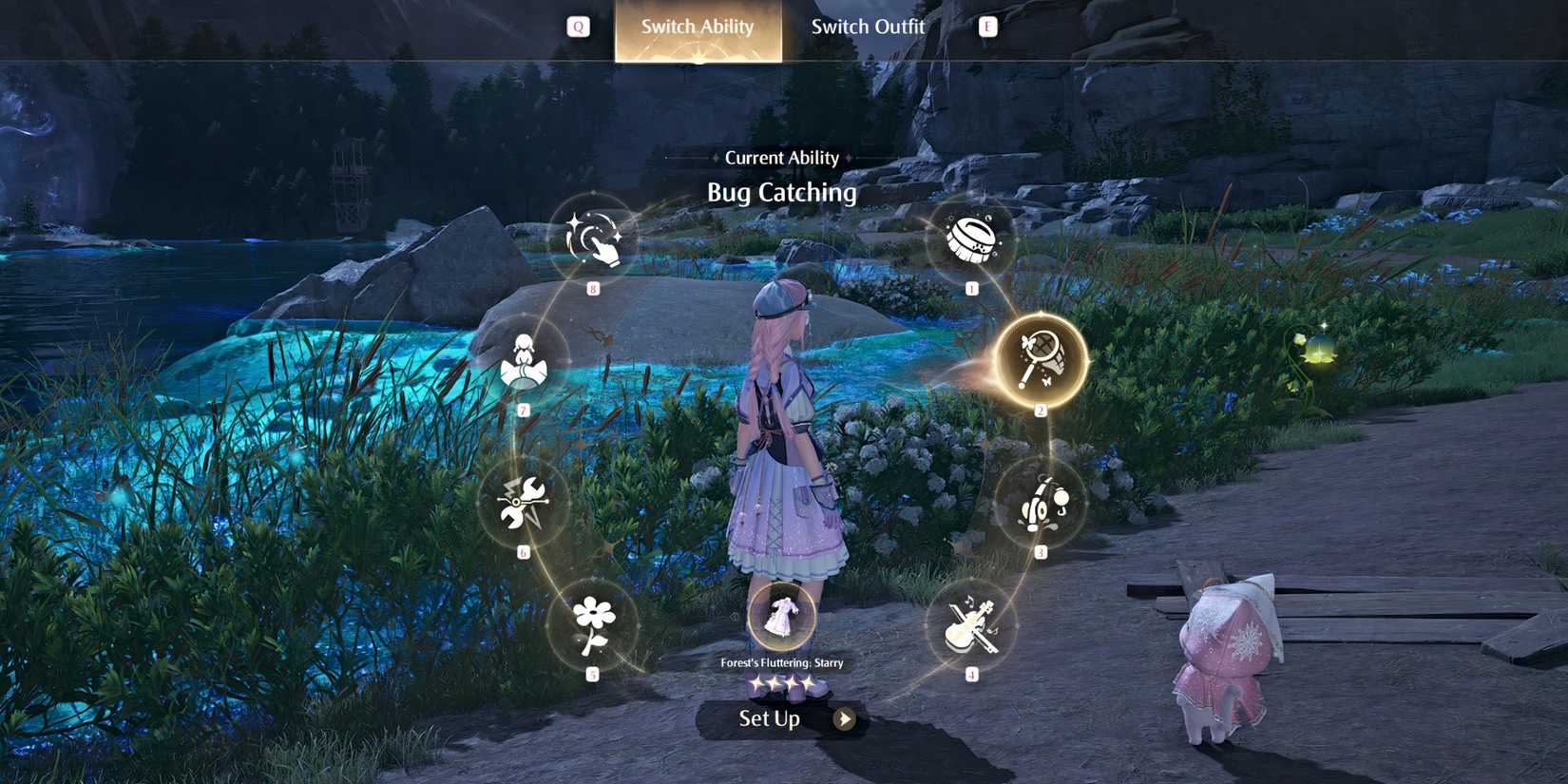The width and height of the screenshot is (1568, 784).
Task: Click the E hotkey indicator
Action: tap(988, 26)
